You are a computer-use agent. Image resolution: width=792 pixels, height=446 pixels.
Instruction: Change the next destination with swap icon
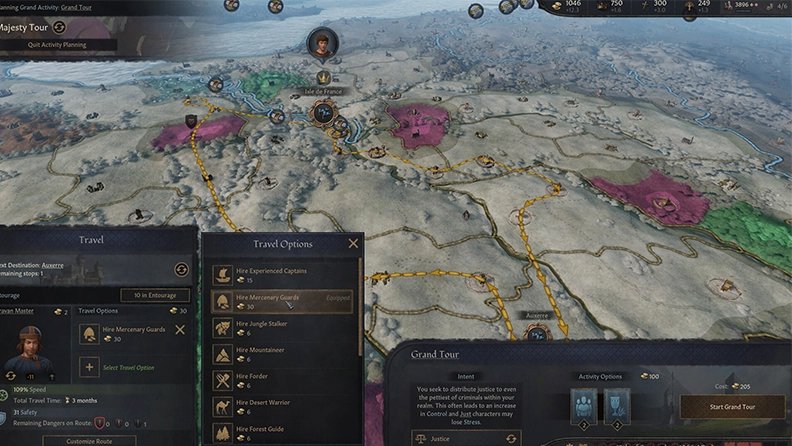(181, 269)
